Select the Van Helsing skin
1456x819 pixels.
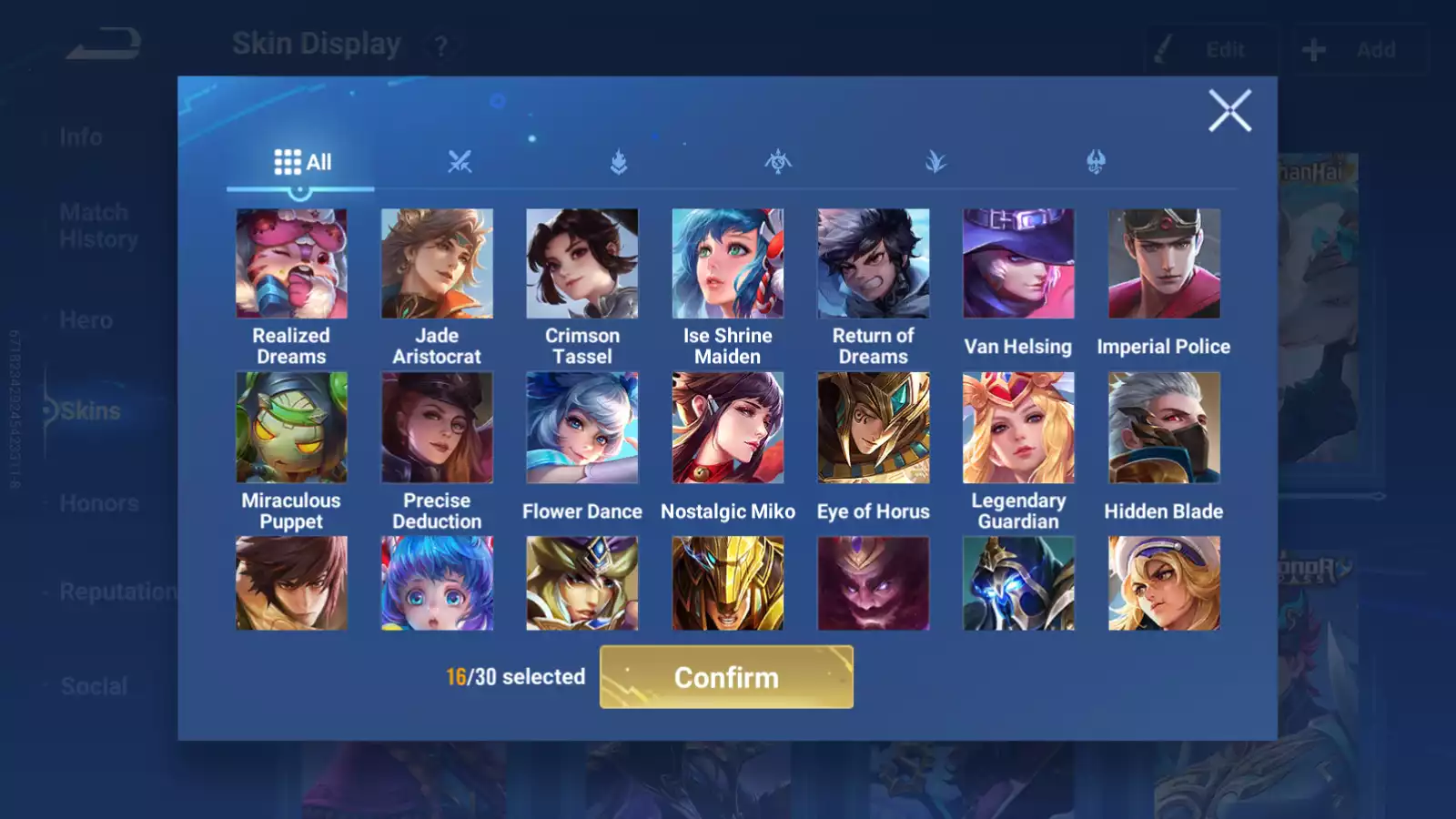click(1018, 264)
